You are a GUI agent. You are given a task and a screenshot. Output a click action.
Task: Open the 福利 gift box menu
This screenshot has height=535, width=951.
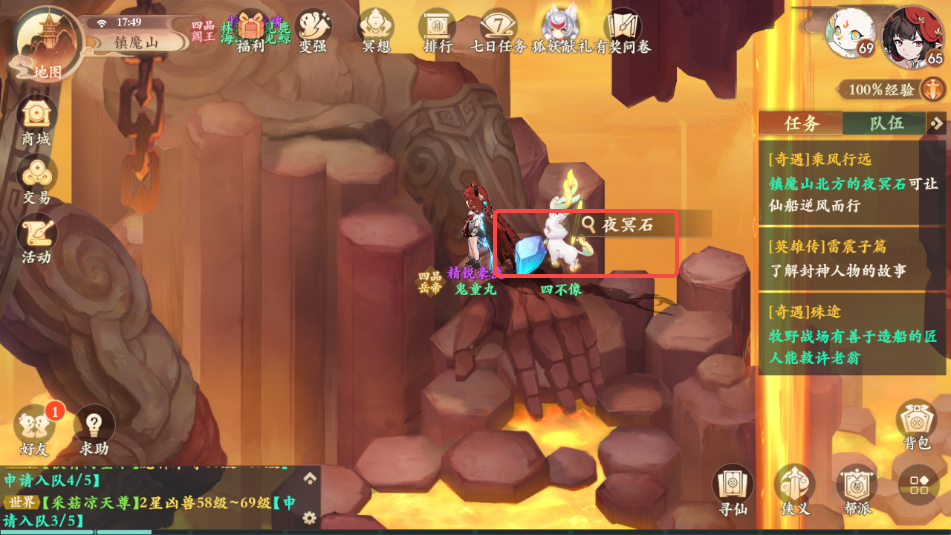tap(250, 32)
